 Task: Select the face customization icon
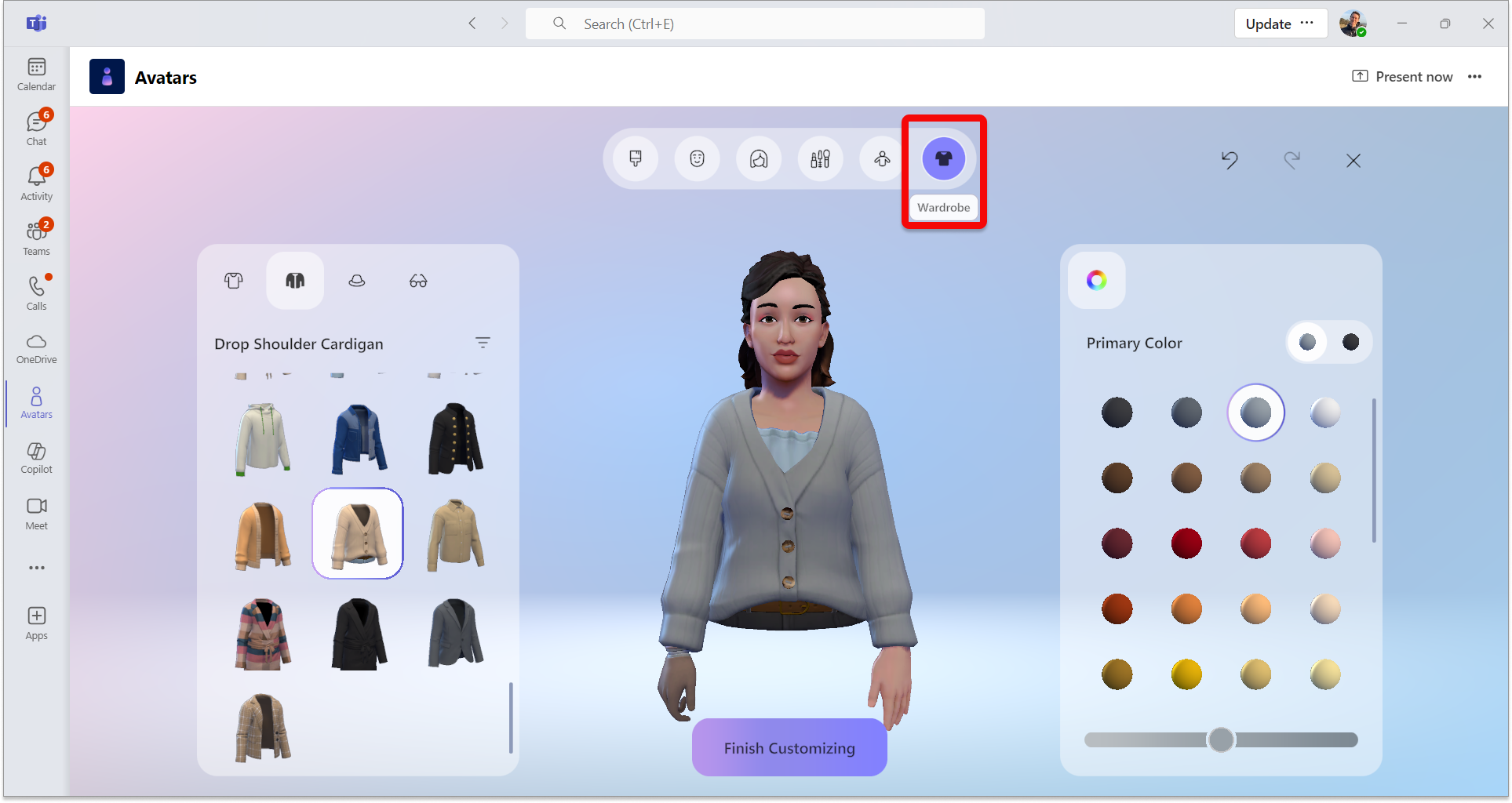(697, 158)
